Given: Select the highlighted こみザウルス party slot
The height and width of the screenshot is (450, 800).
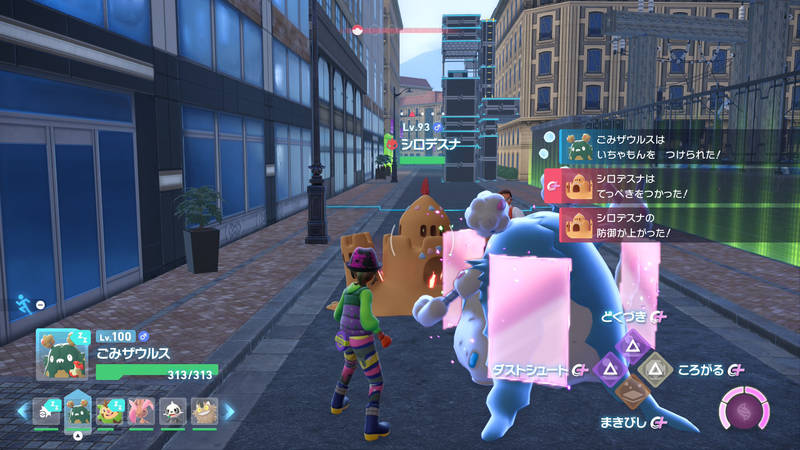Looking at the screenshot, I should (78, 410).
